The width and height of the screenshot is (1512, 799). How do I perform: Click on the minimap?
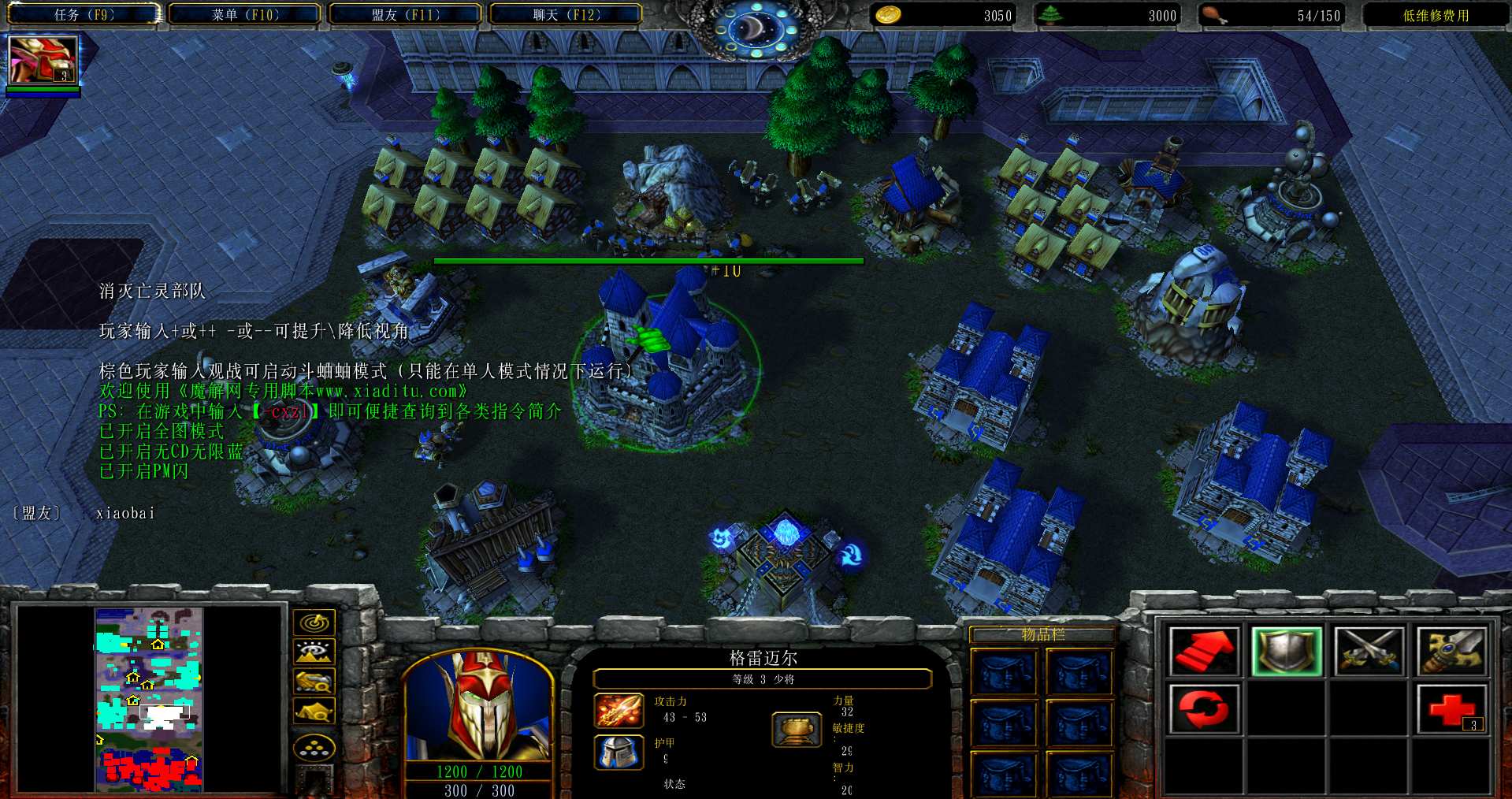coord(149,699)
